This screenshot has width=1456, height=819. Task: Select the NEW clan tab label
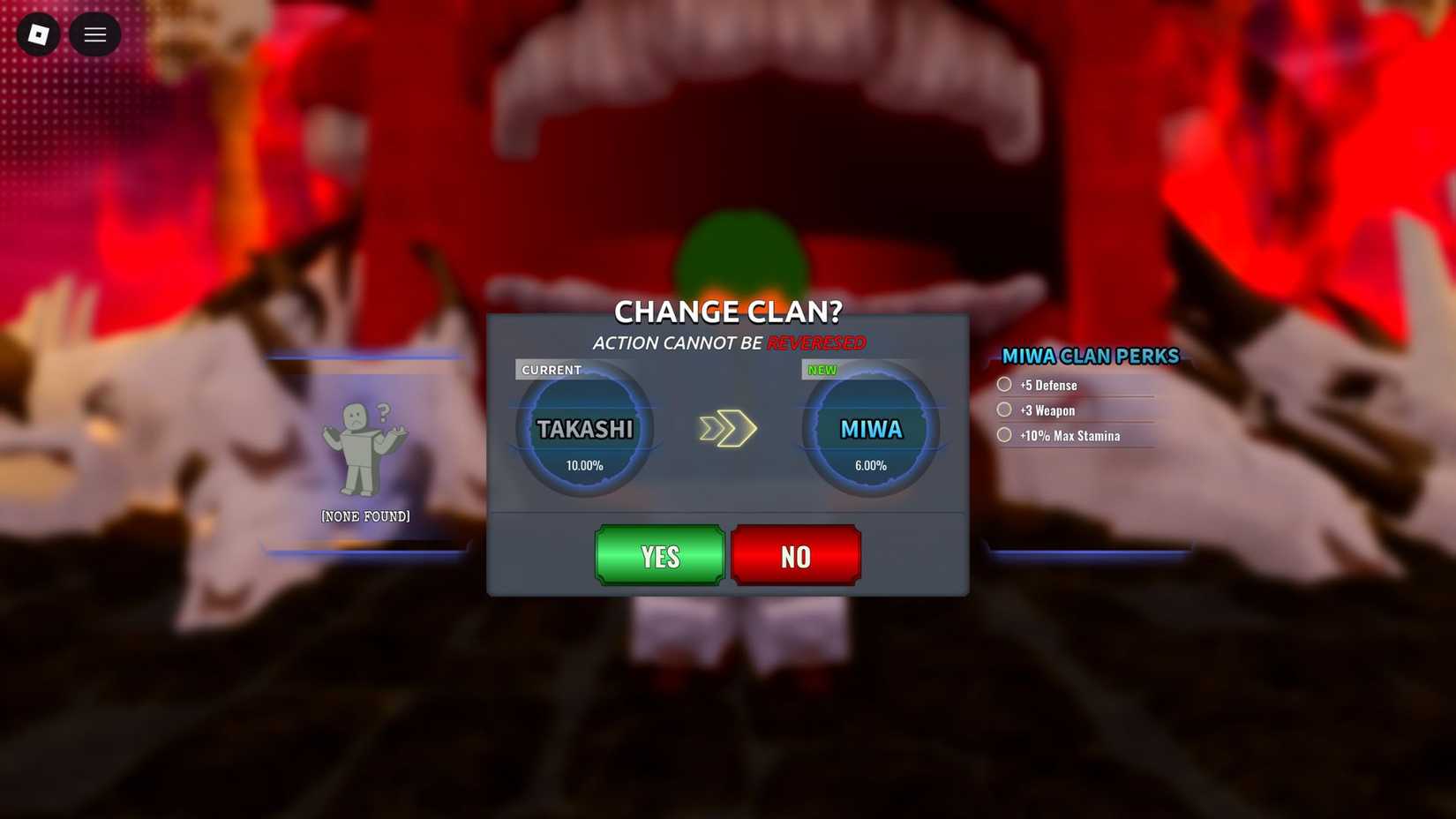pyautogui.click(x=822, y=370)
